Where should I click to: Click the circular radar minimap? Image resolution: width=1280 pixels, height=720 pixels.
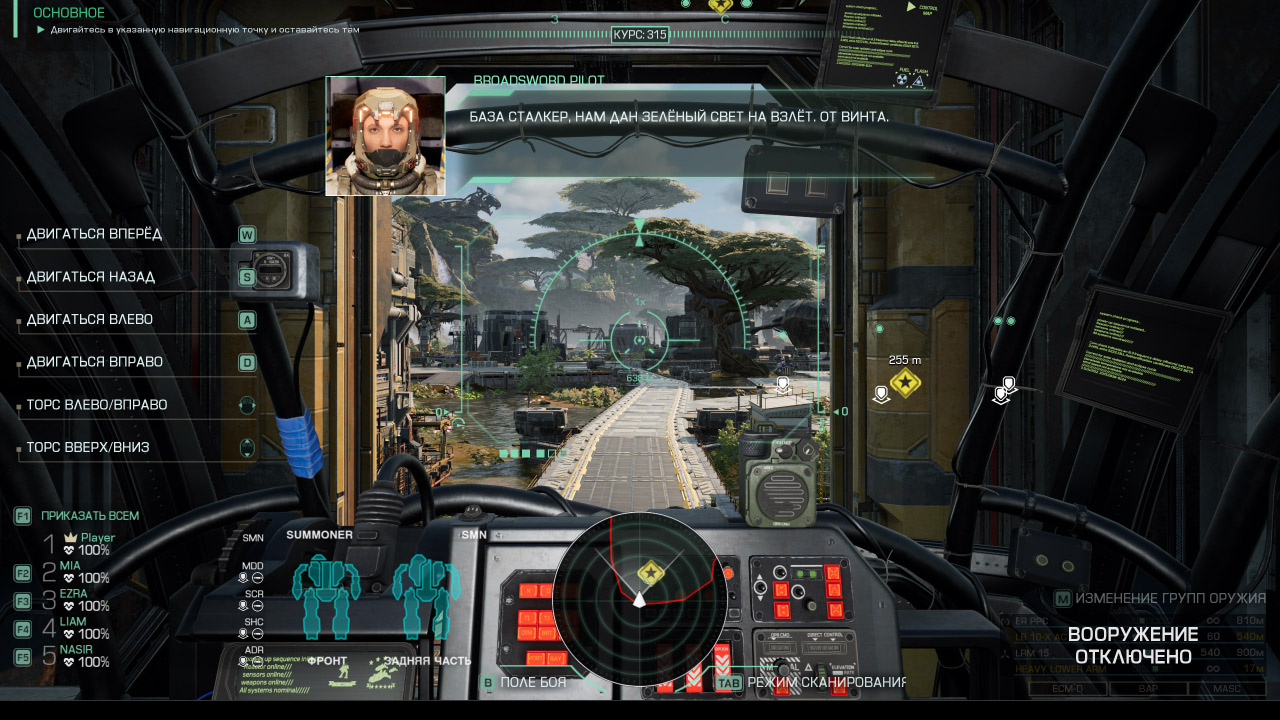pos(627,599)
